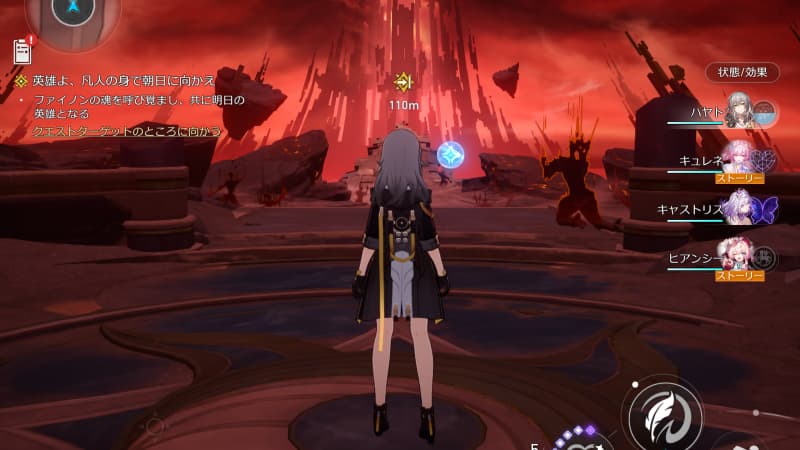This screenshot has height=450, width=800.
Task: Open the quest log clipboard icon
Action: click(22, 52)
